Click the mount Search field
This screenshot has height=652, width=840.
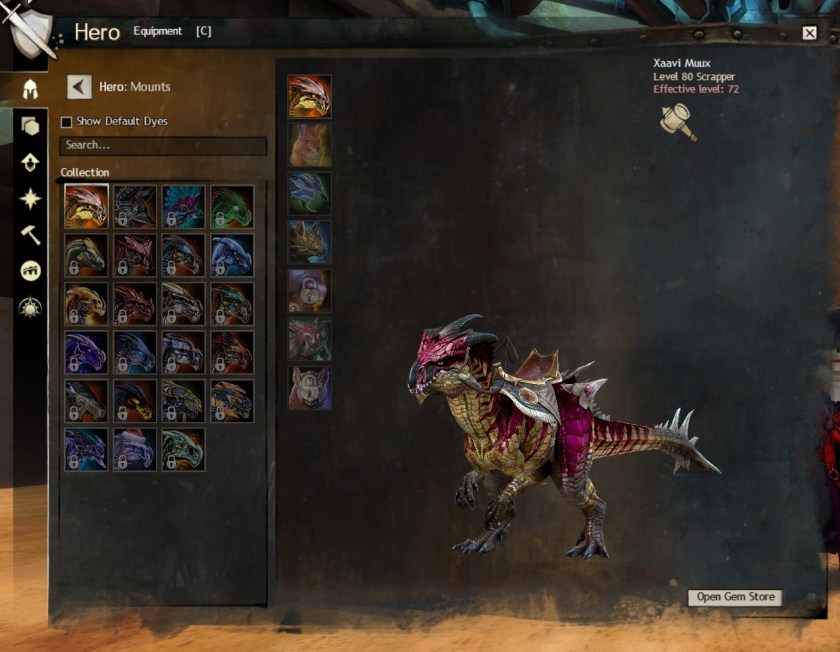coord(163,146)
